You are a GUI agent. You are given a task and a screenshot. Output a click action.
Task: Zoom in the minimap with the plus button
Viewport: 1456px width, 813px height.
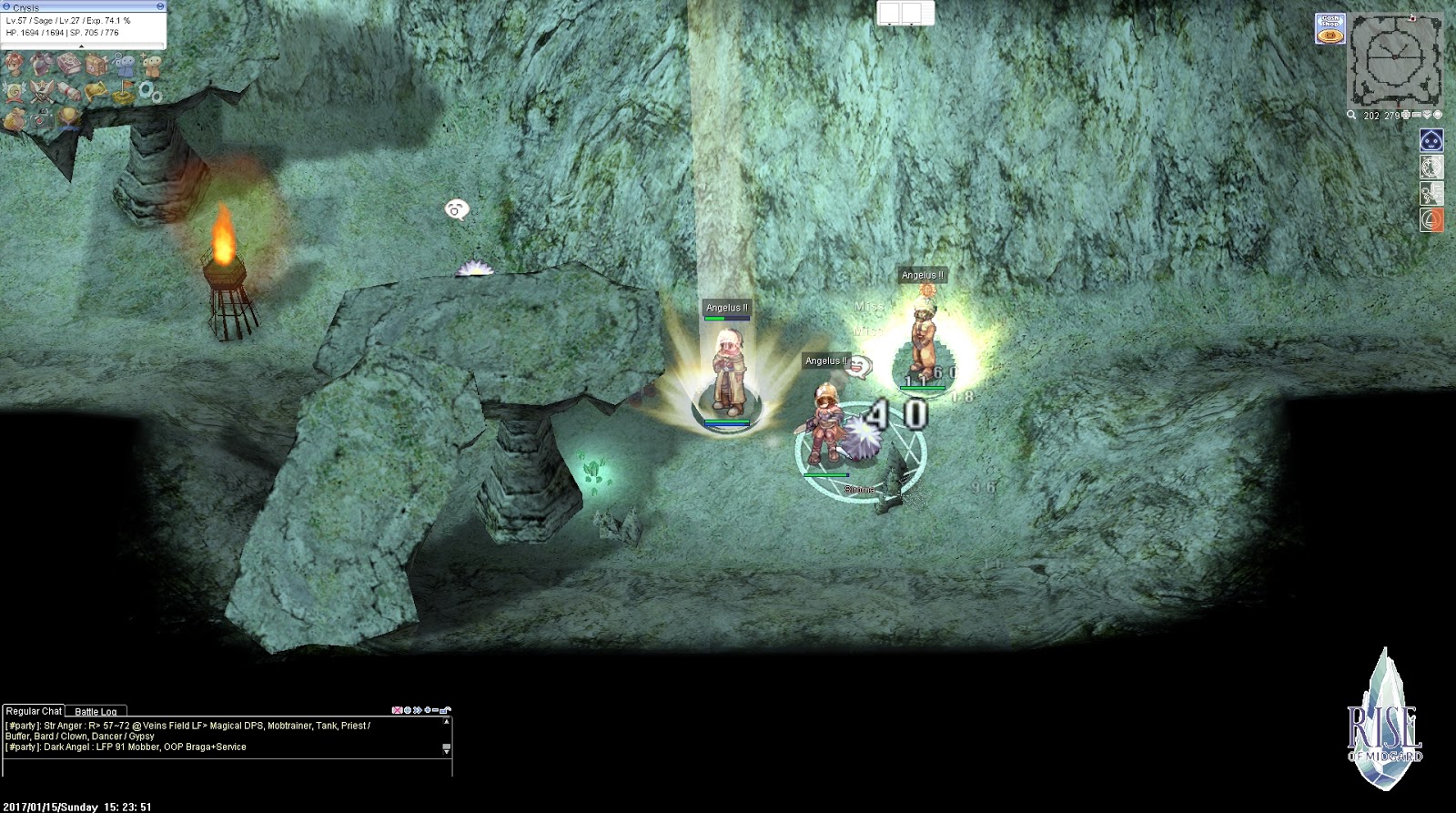click(x=1405, y=115)
